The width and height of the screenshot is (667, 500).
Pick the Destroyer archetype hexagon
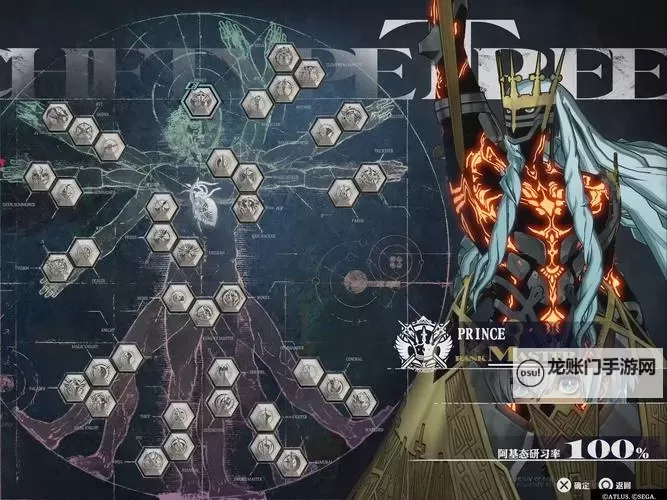click(224, 404)
